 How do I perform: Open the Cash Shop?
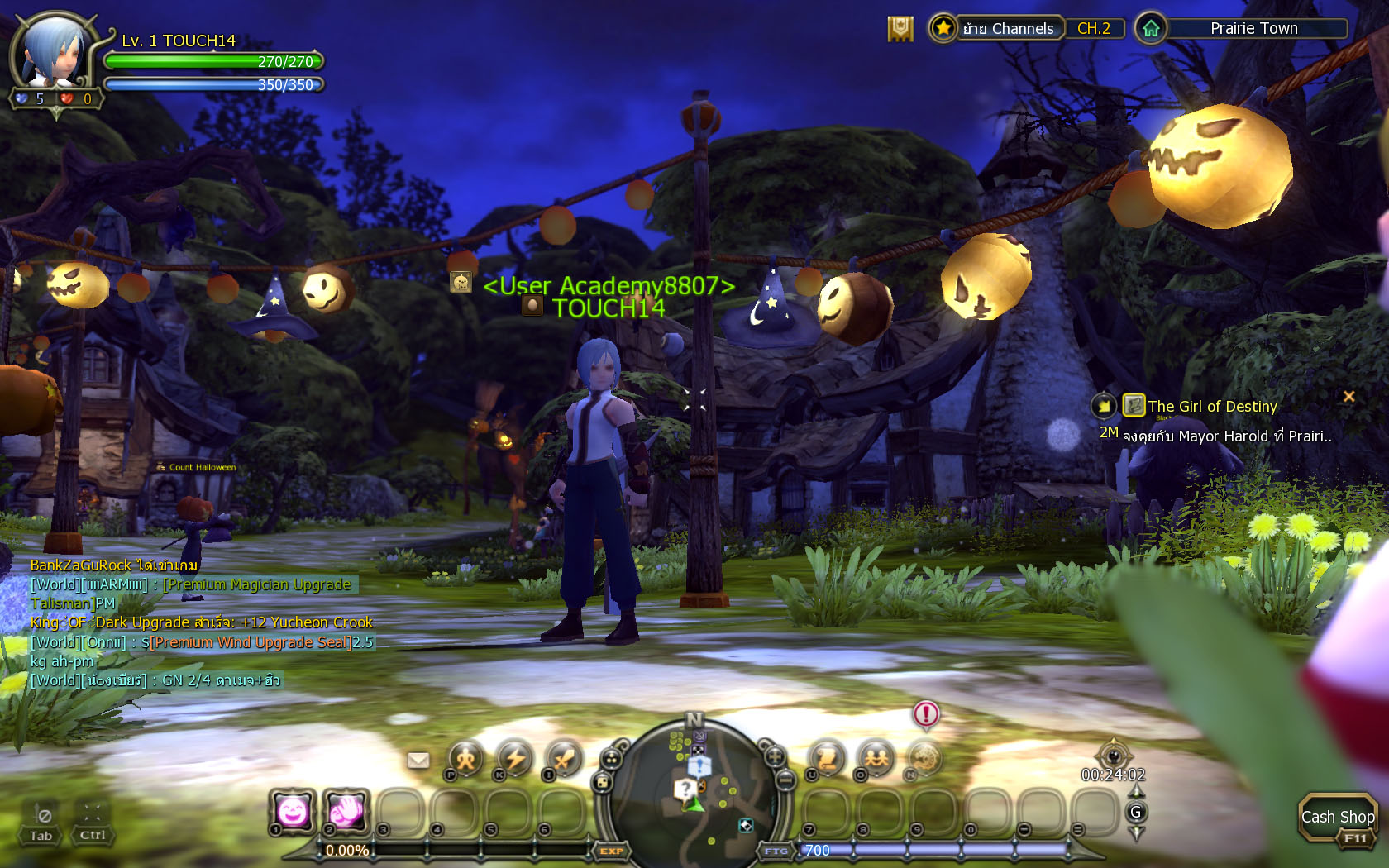1337,817
